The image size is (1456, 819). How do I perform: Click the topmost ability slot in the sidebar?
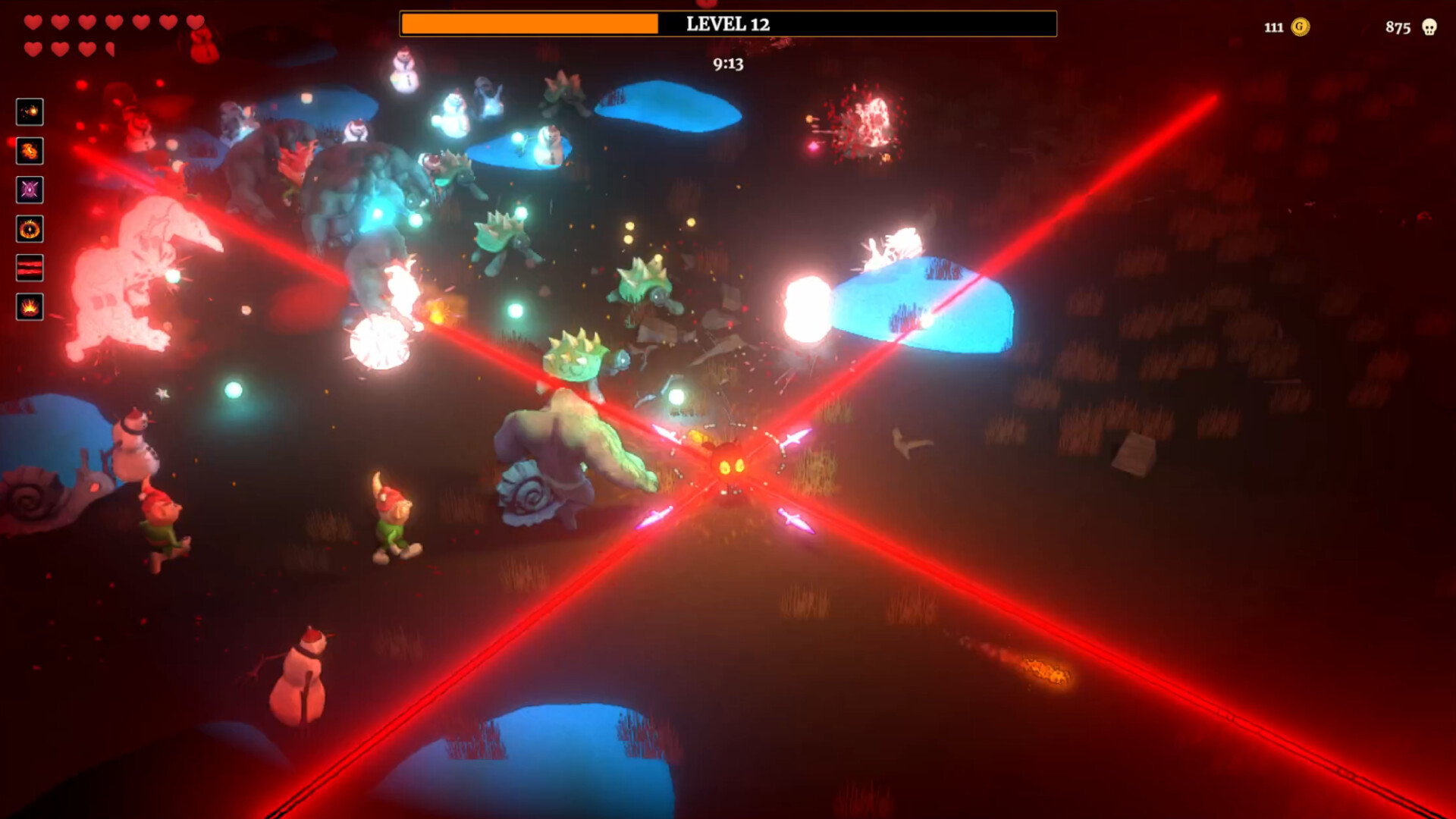[x=30, y=112]
